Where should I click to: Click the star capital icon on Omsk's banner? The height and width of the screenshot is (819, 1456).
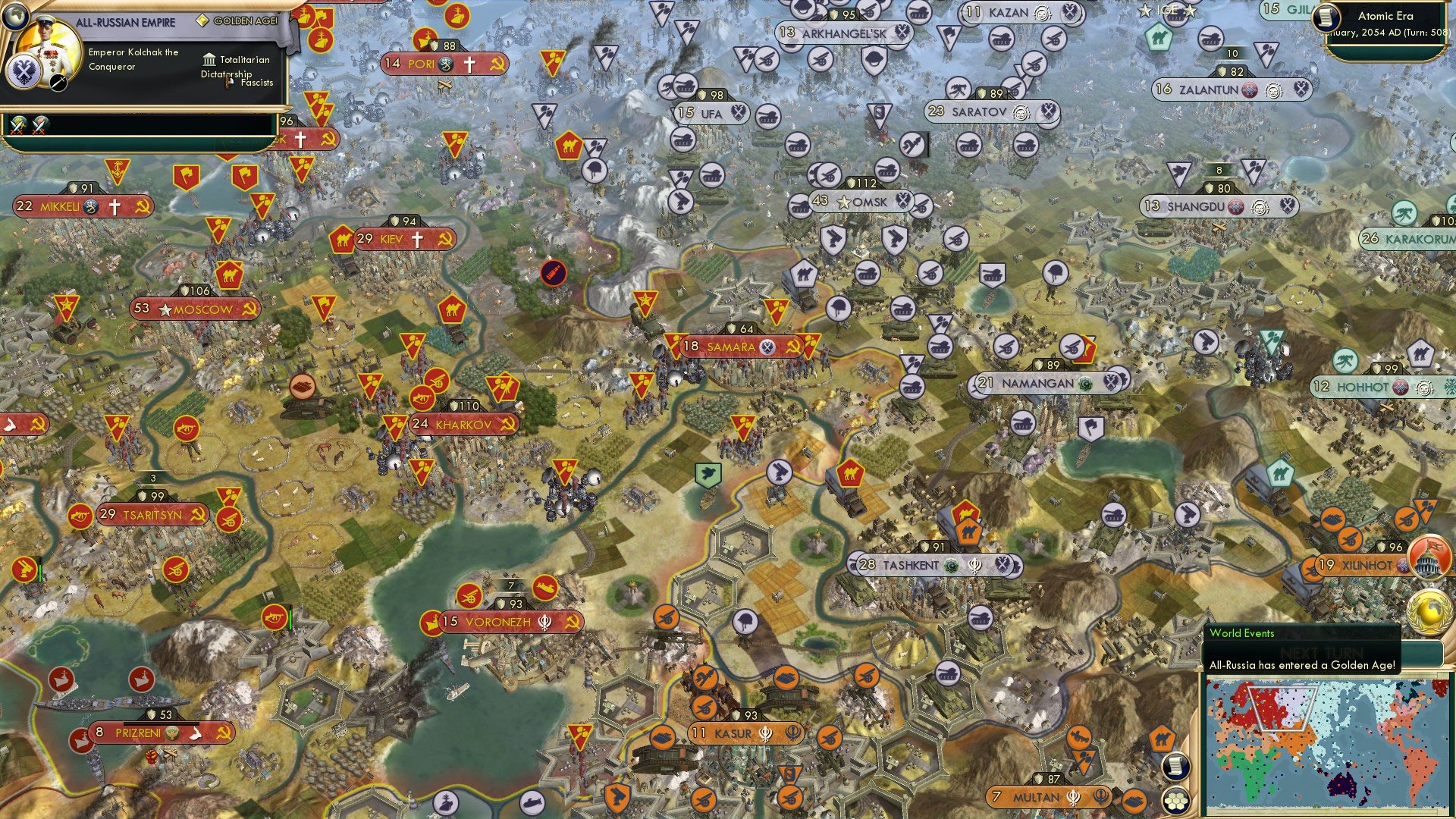[x=844, y=203]
